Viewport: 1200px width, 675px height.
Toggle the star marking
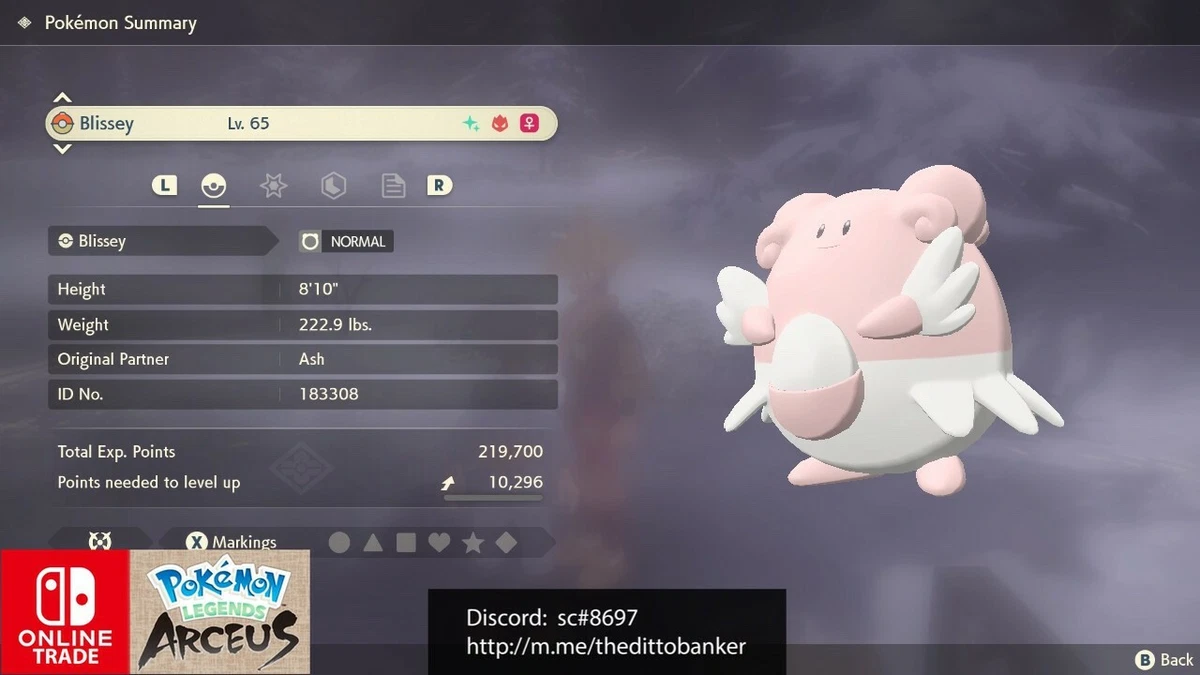473,542
